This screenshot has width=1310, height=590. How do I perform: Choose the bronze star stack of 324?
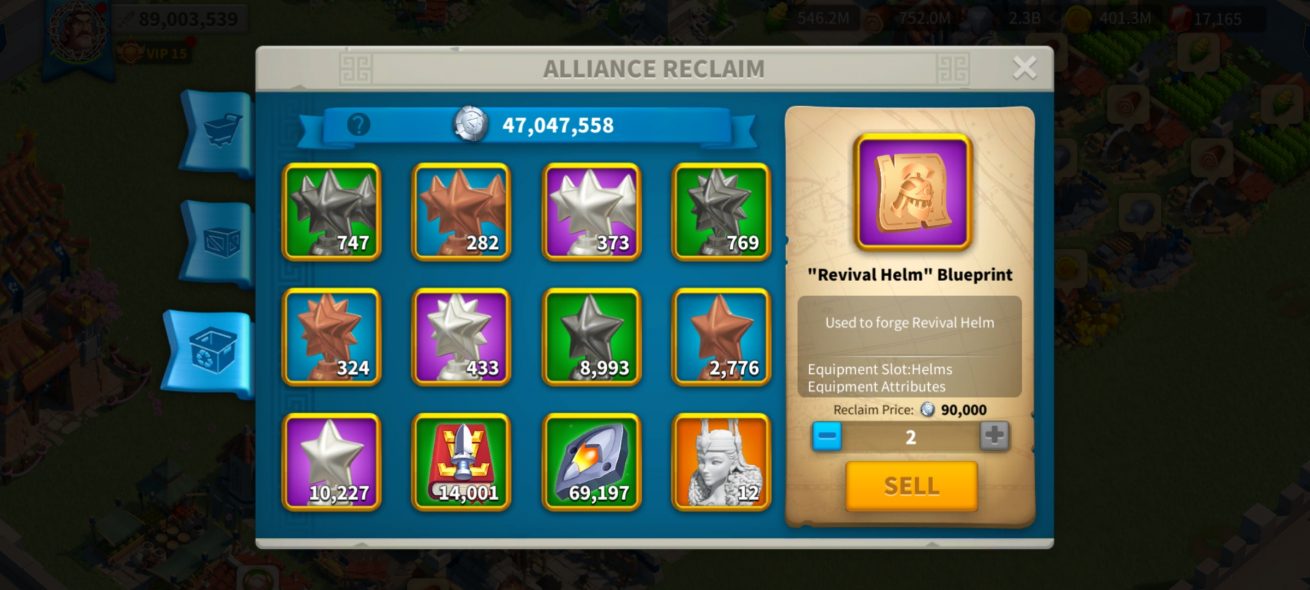[332, 337]
